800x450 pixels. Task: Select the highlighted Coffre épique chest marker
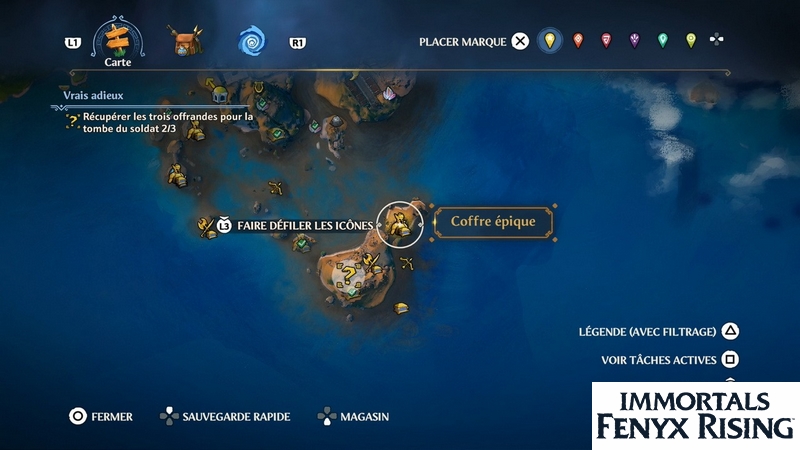pos(400,223)
